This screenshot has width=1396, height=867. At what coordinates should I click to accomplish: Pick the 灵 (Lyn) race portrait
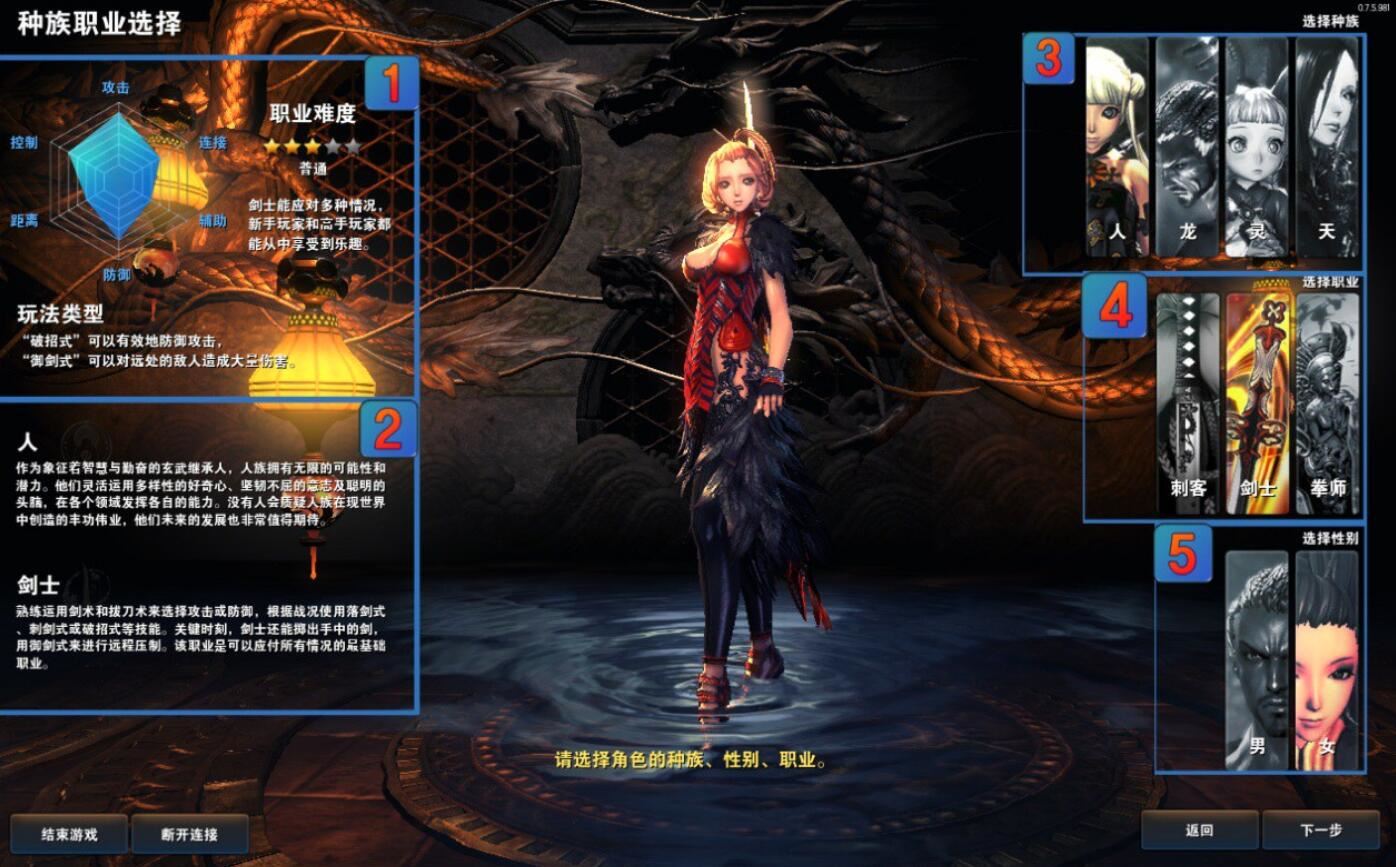tap(1256, 147)
